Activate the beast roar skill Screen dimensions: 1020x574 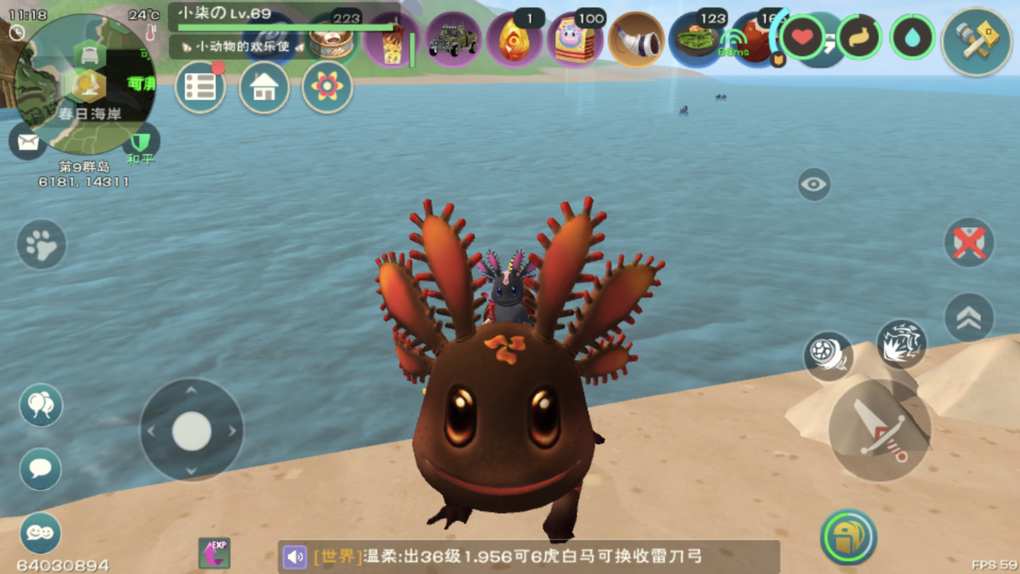[901, 344]
